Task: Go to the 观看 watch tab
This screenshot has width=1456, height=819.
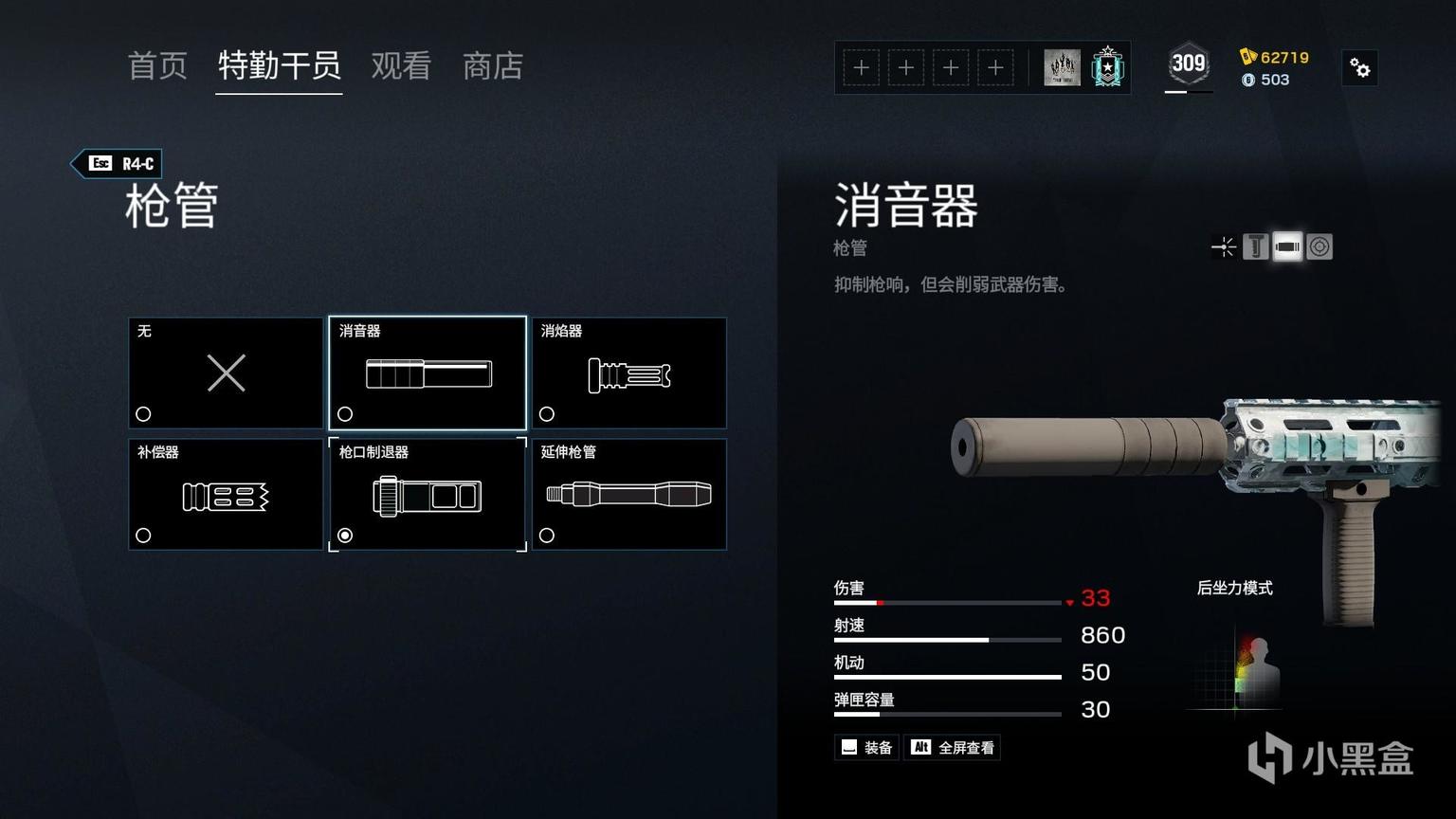Action: click(x=401, y=66)
